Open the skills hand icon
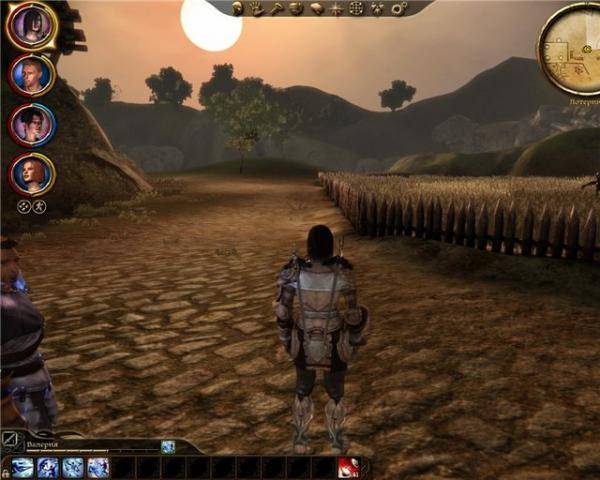 tap(257, 8)
